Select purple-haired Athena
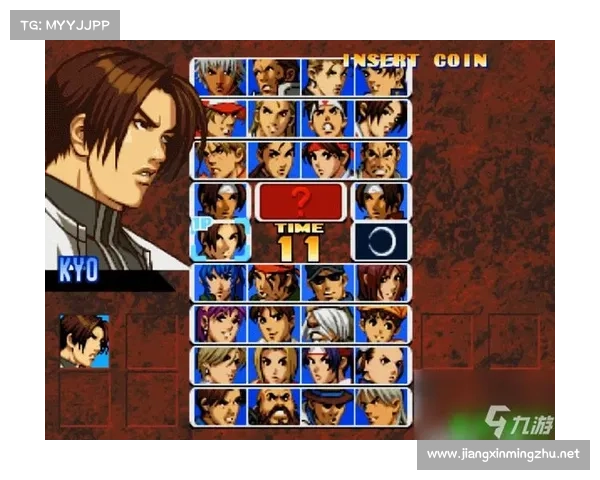The width and height of the screenshot is (600, 480). 220,324
